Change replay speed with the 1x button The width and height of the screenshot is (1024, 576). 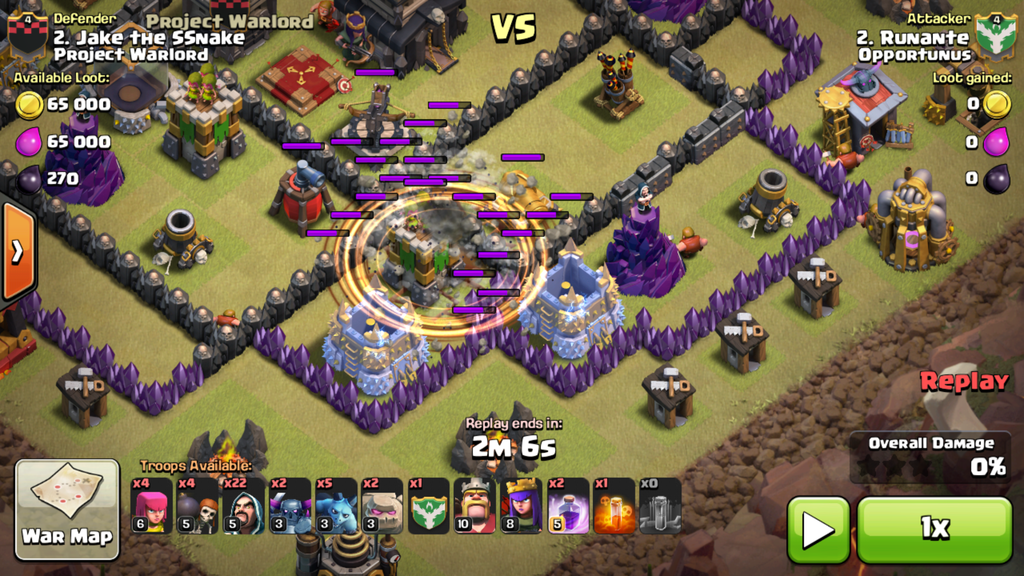(x=934, y=530)
